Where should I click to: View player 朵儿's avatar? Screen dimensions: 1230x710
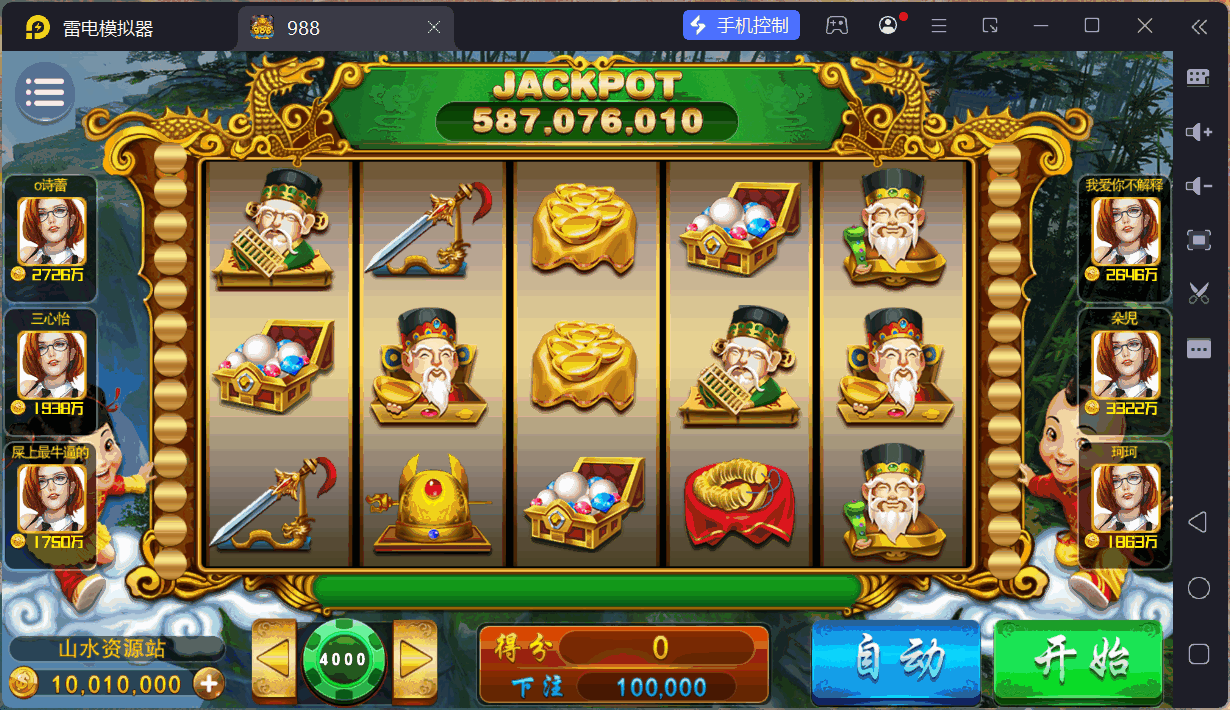pos(1125,364)
